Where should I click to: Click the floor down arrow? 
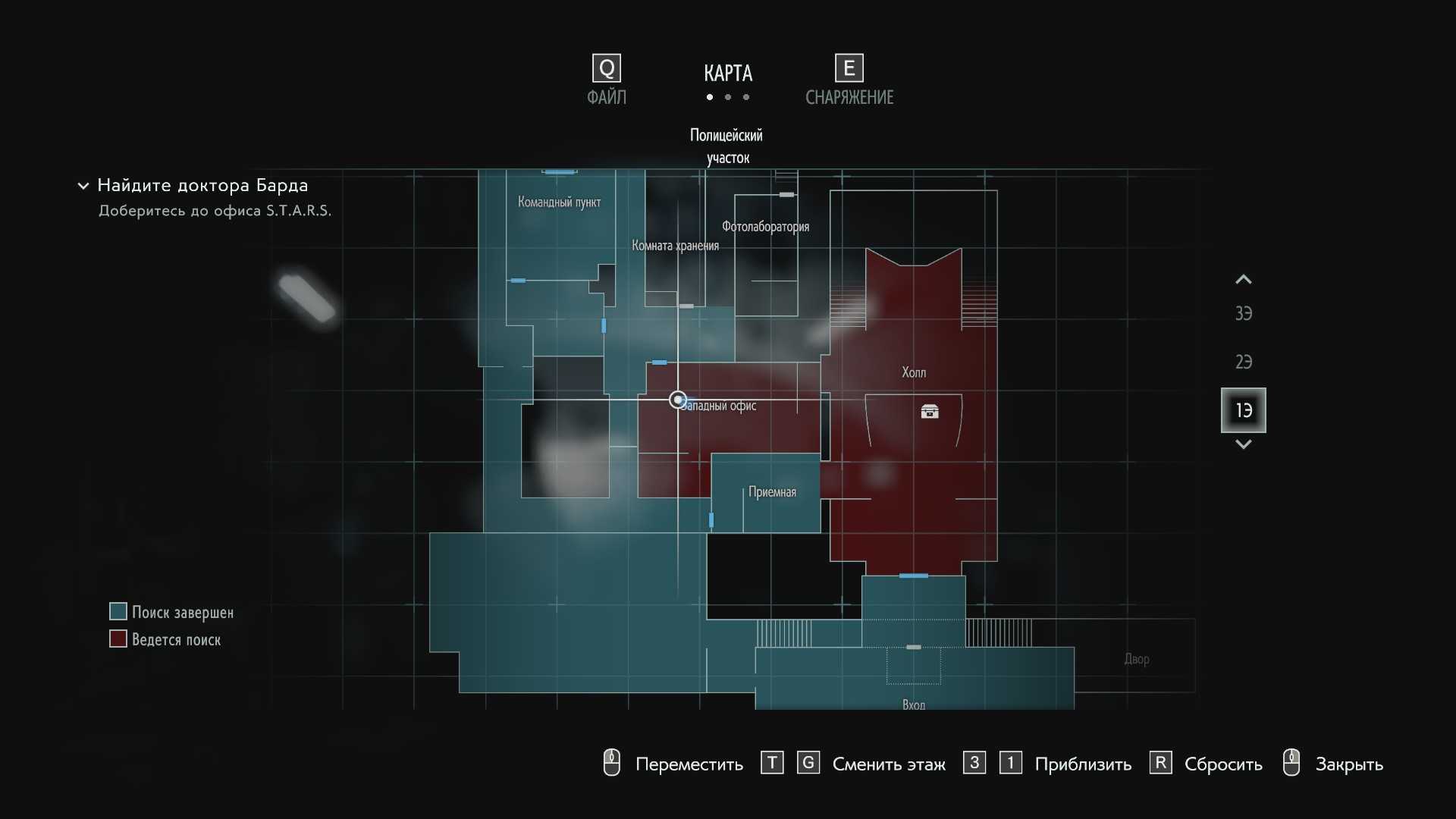(x=1243, y=444)
